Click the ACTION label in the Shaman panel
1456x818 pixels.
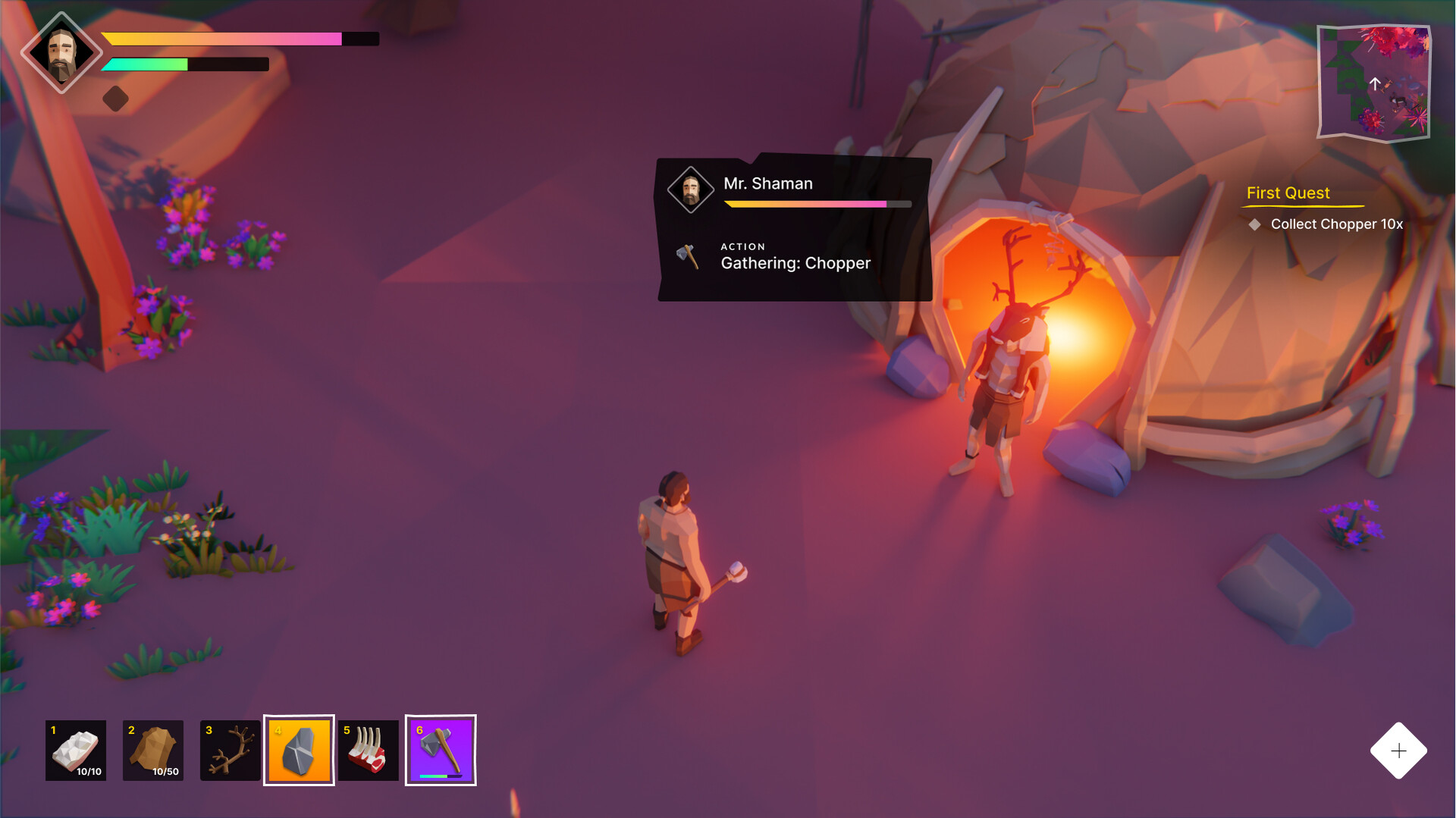[x=743, y=246]
